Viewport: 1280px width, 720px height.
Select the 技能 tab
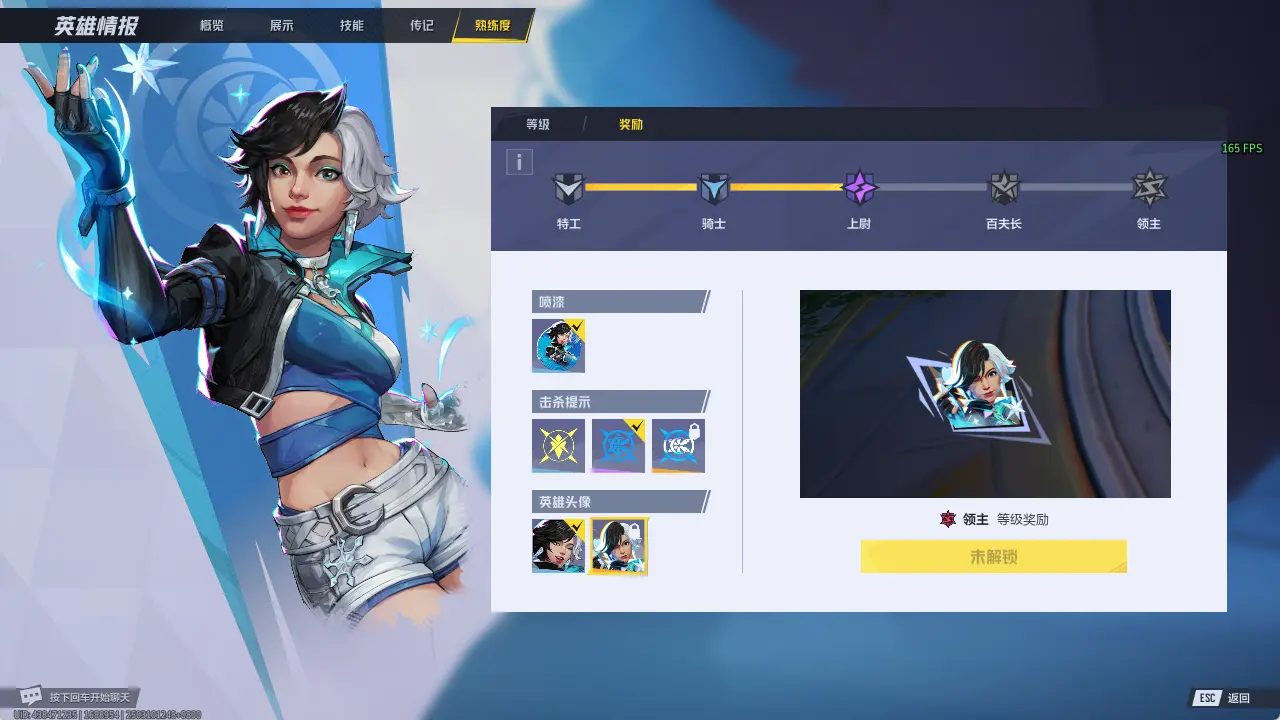[351, 25]
